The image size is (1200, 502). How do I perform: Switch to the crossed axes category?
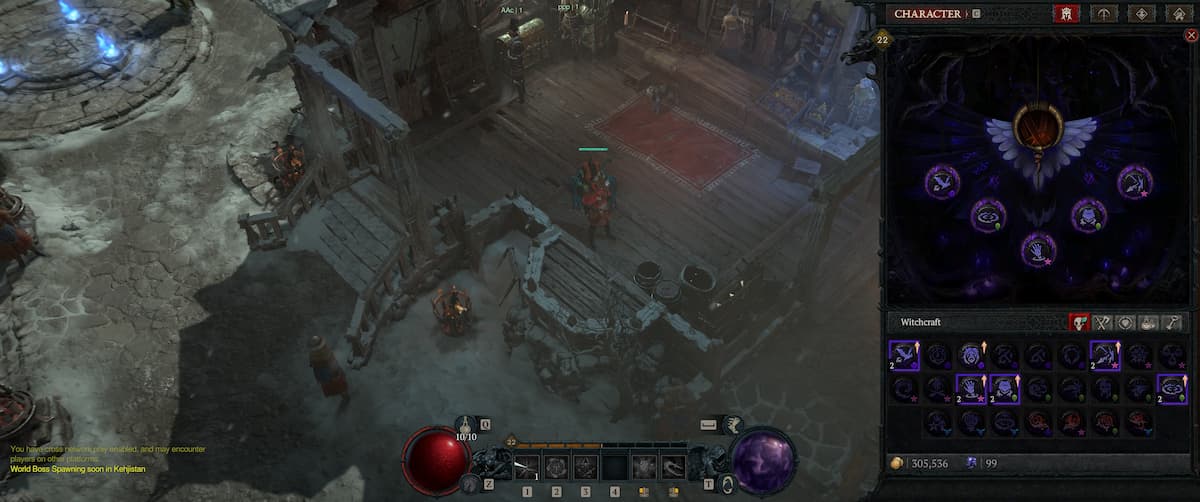pos(1103,322)
